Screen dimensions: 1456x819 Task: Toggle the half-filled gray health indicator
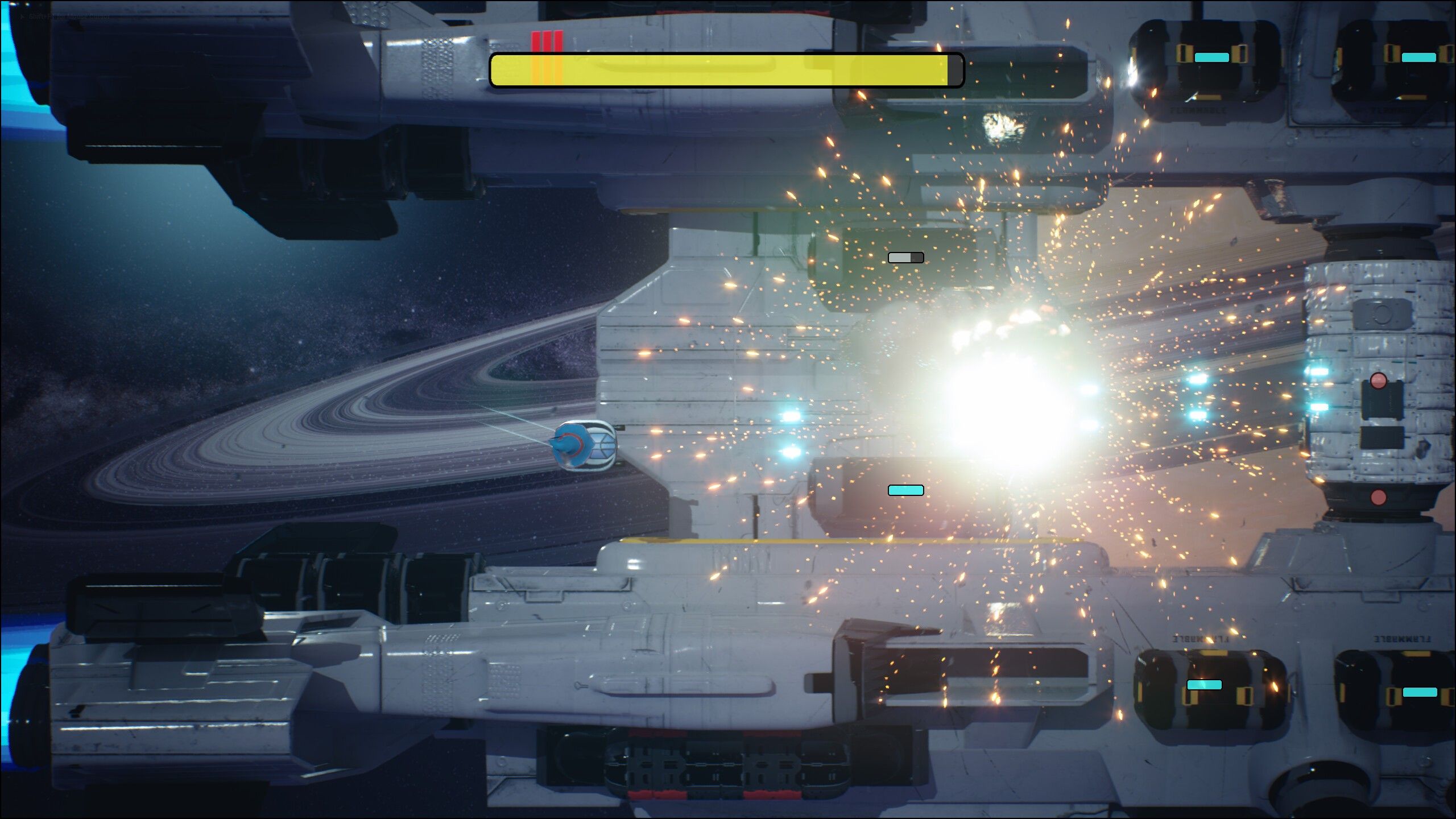click(905, 258)
